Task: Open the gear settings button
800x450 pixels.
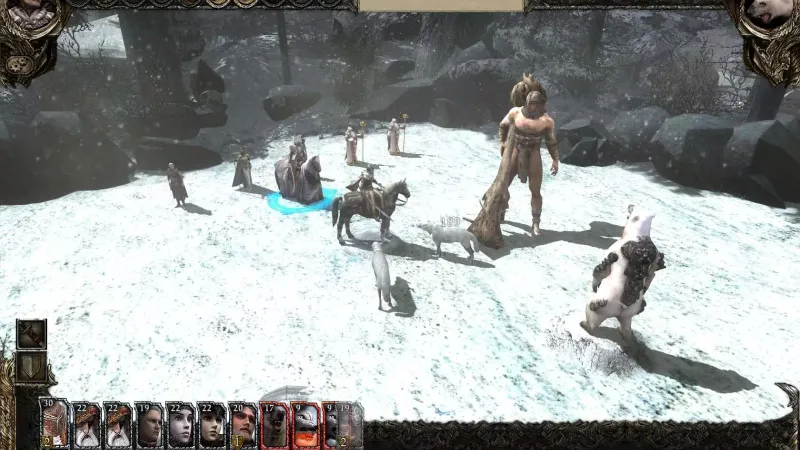Action: tap(17, 66)
